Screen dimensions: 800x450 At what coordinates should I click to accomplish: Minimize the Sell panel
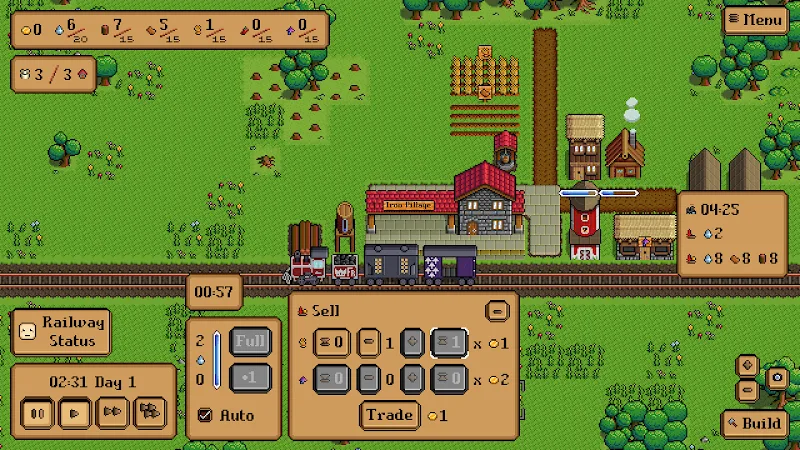click(x=497, y=311)
